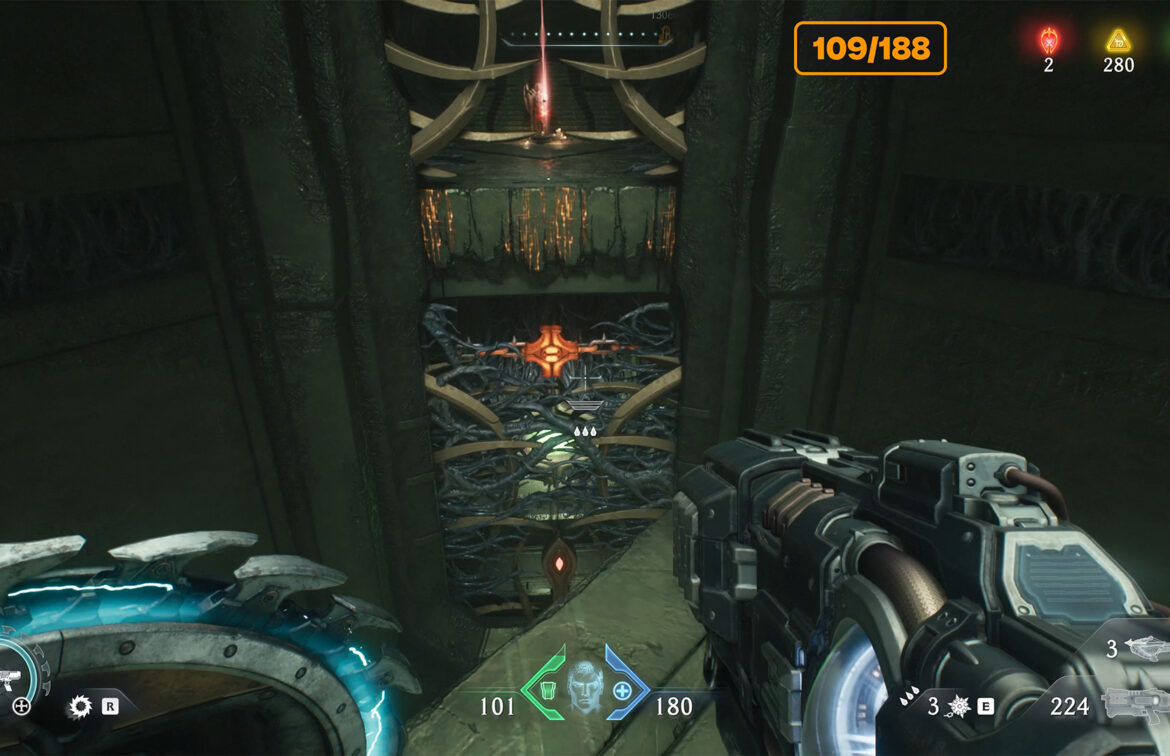Select the weapon icon with 224 ammo
1170x756 pixels.
pyautogui.click(x=1135, y=705)
